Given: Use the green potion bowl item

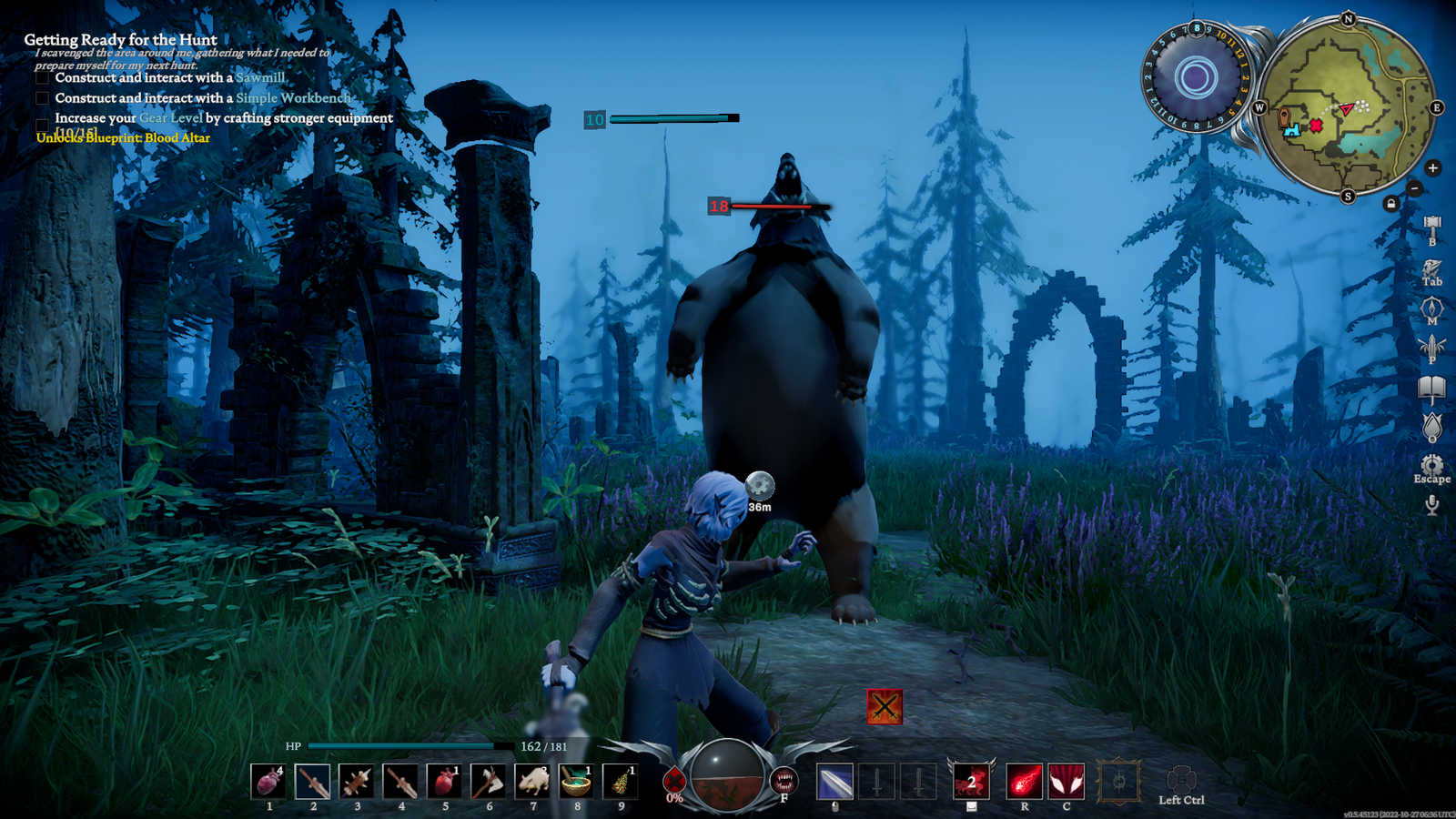Looking at the screenshot, I should tap(576, 782).
